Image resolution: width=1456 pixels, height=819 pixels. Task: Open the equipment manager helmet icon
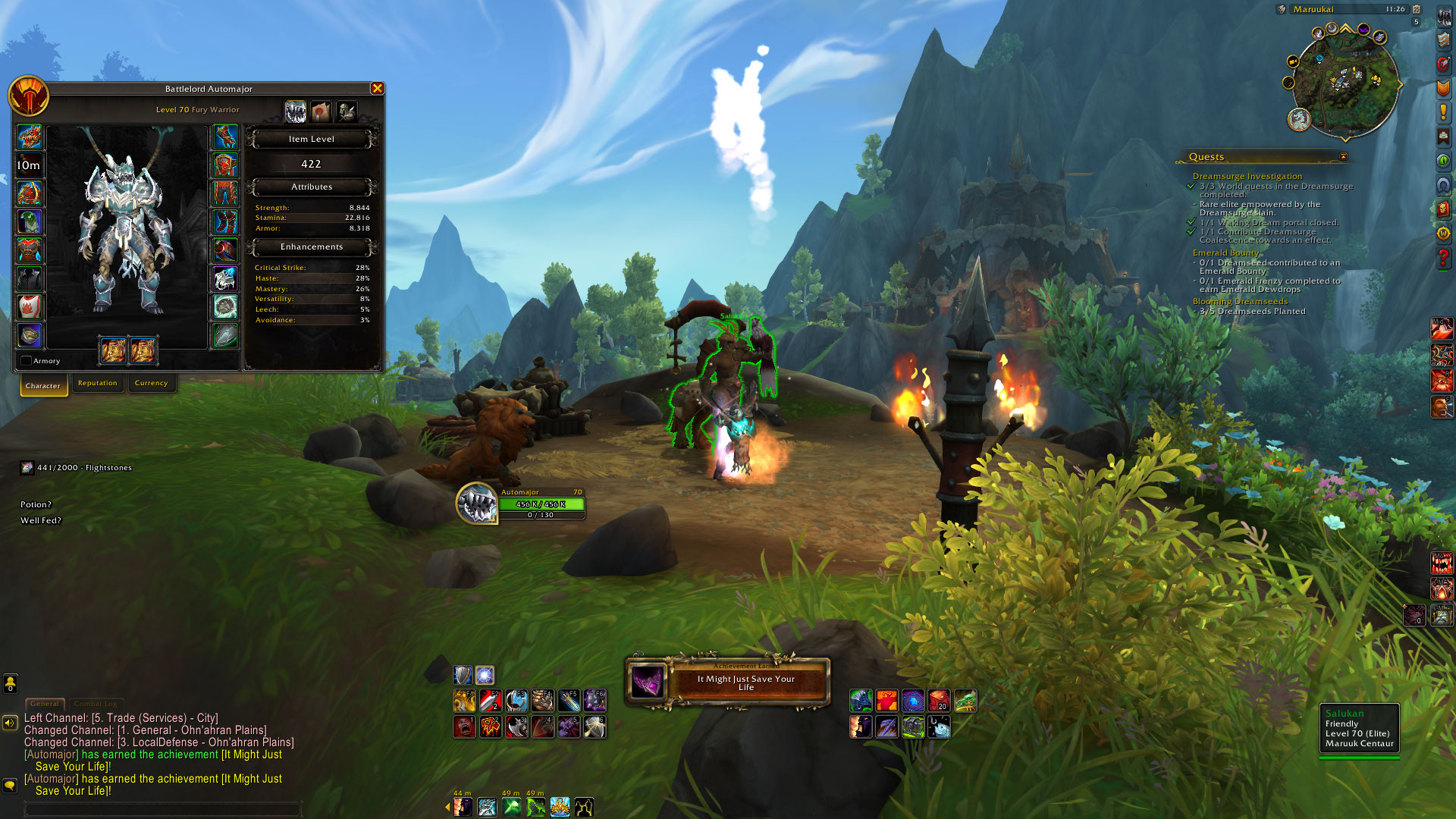pos(347,112)
